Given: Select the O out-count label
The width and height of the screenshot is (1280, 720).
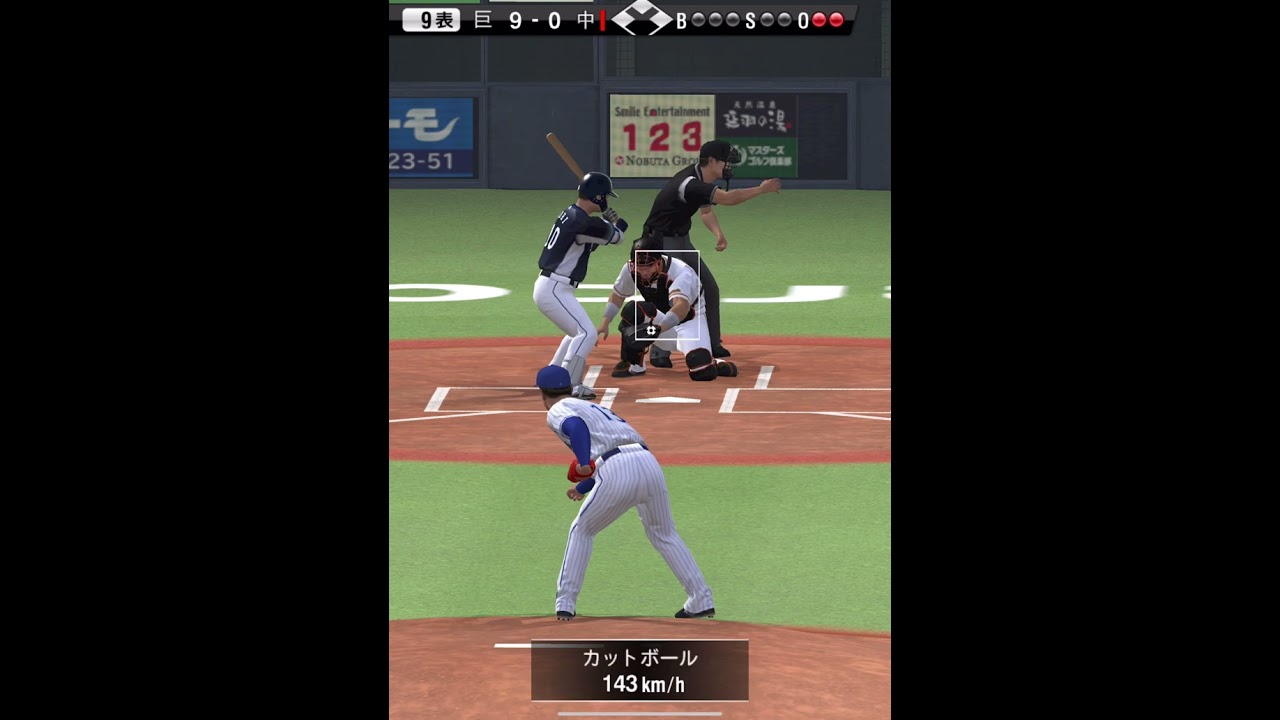Looking at the screenshot, I should point(803,18).
